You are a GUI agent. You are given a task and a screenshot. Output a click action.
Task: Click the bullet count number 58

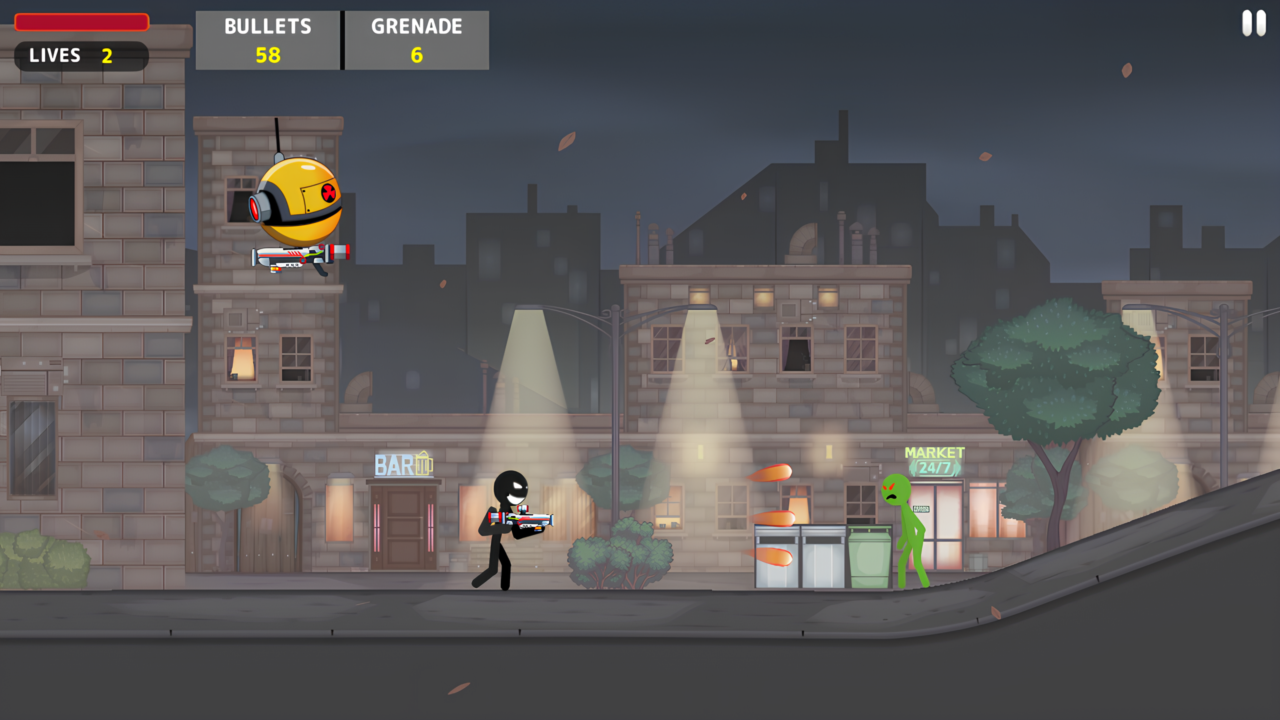(x=267, y=54)
